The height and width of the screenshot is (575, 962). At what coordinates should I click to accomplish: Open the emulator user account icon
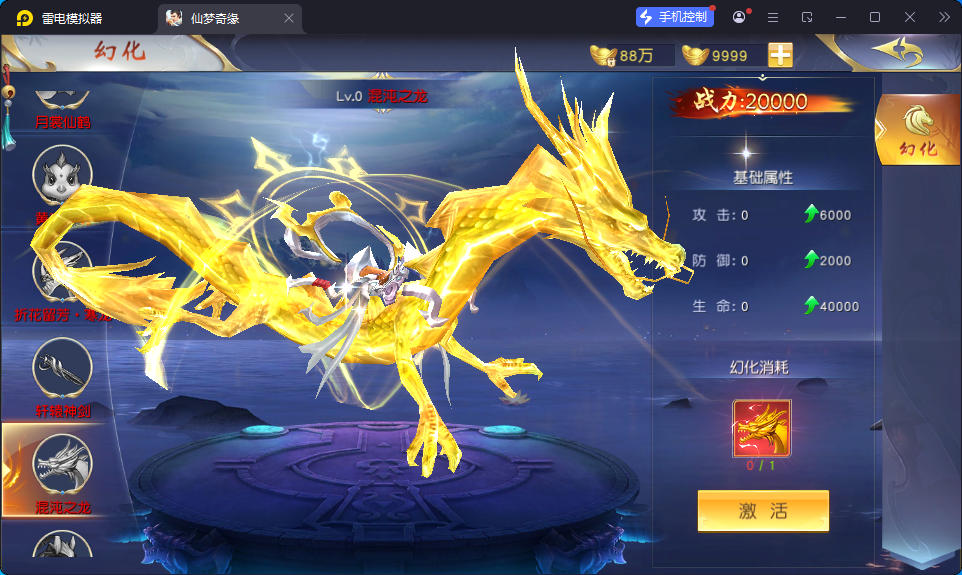point(739,17)
